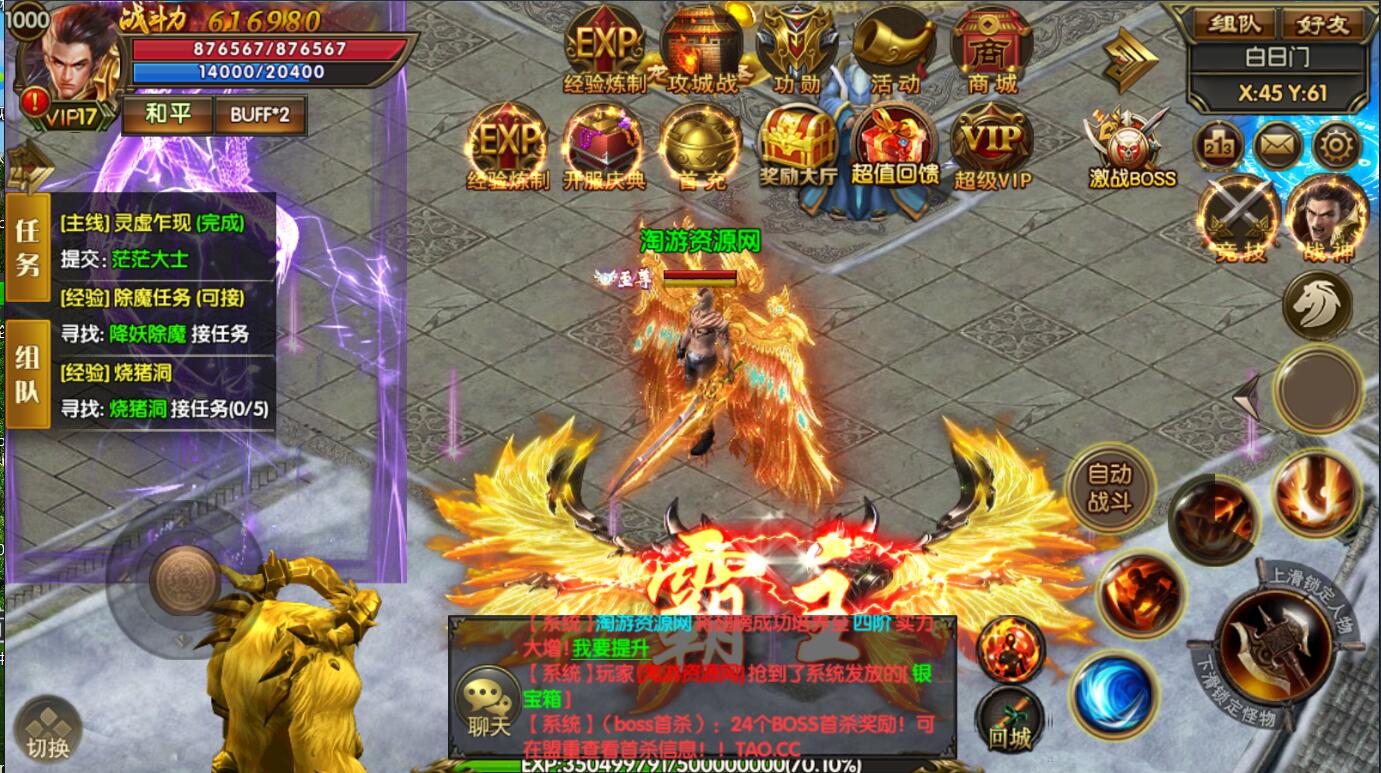Open the 聊天 chat button

click(x=487, y=703)
